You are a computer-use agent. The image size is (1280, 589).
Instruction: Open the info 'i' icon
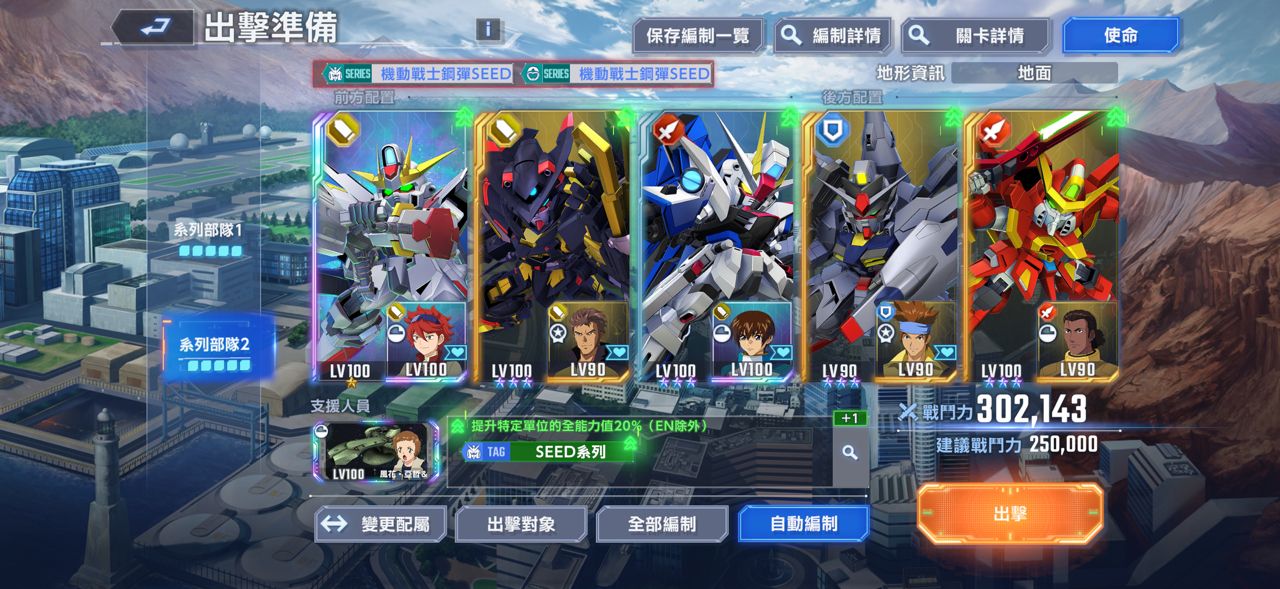click(488, 29)
